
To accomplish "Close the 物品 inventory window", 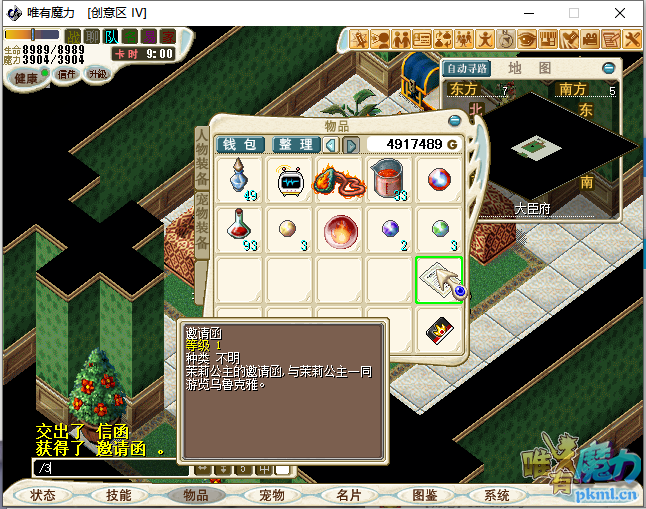I will [x=455, y=121].
